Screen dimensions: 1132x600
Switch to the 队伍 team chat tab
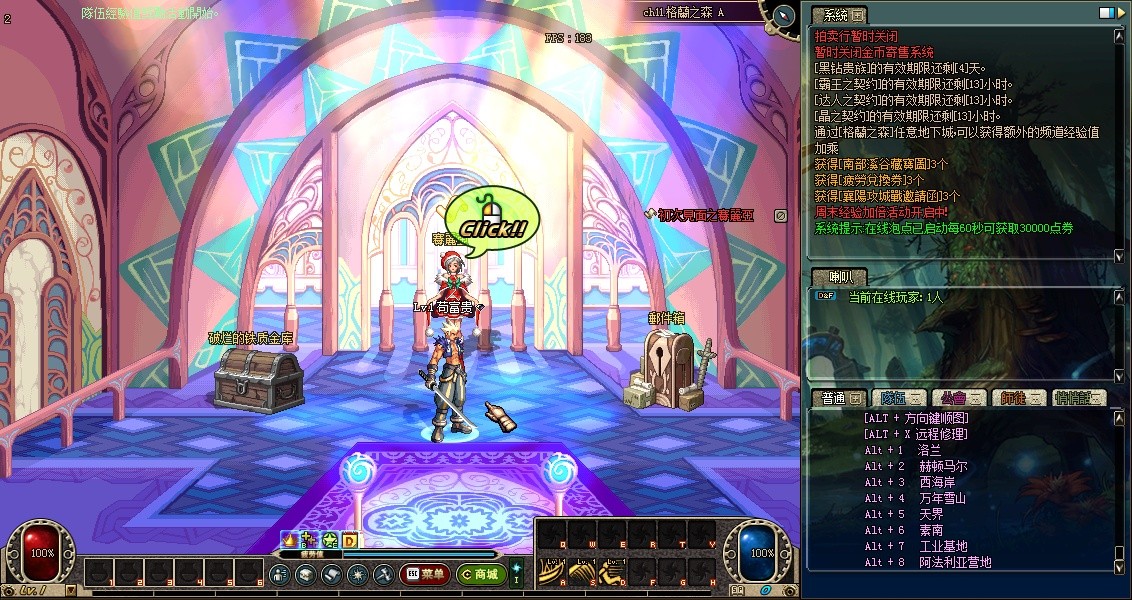tap(897, 398)
